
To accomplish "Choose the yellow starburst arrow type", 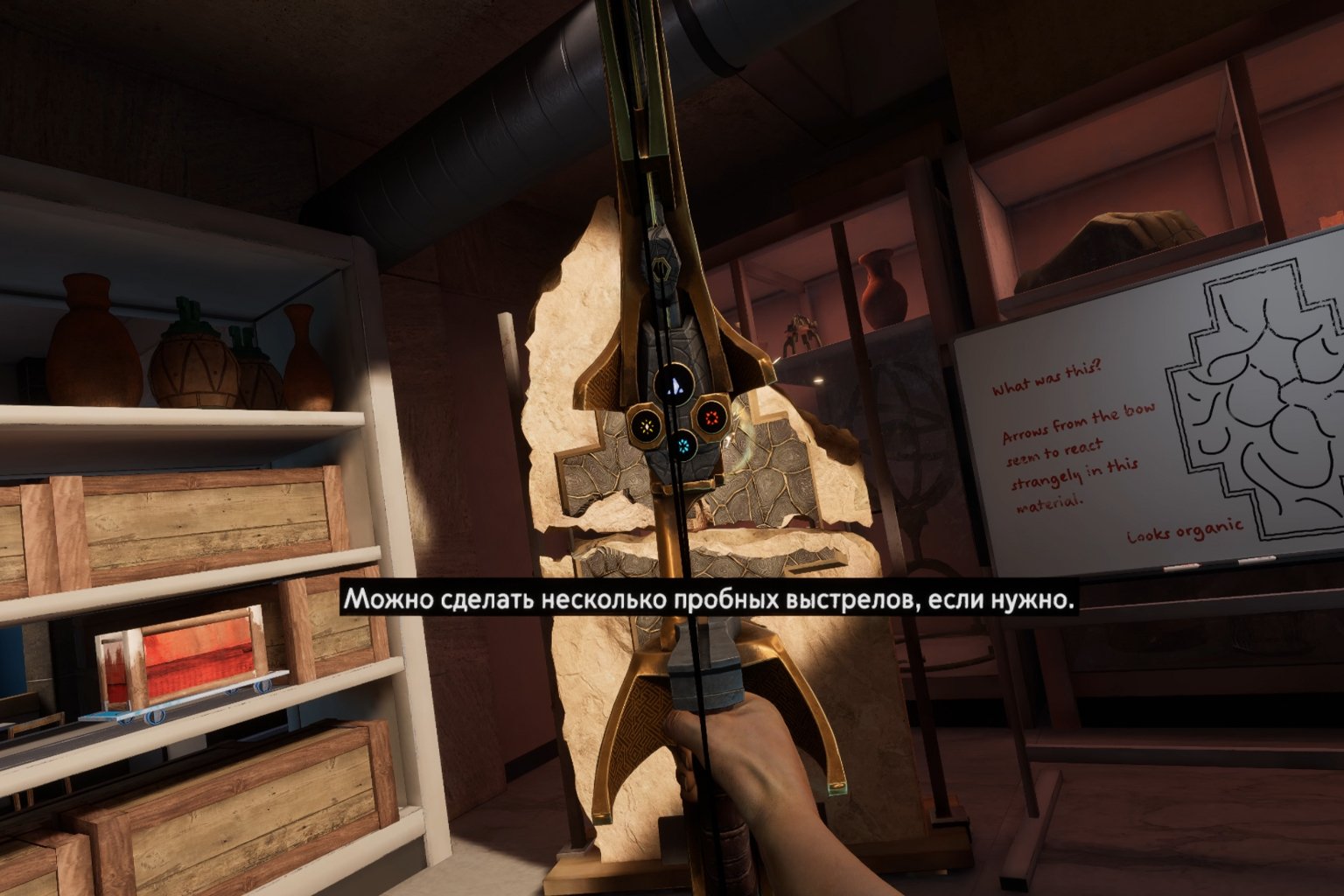I will 647,426.
